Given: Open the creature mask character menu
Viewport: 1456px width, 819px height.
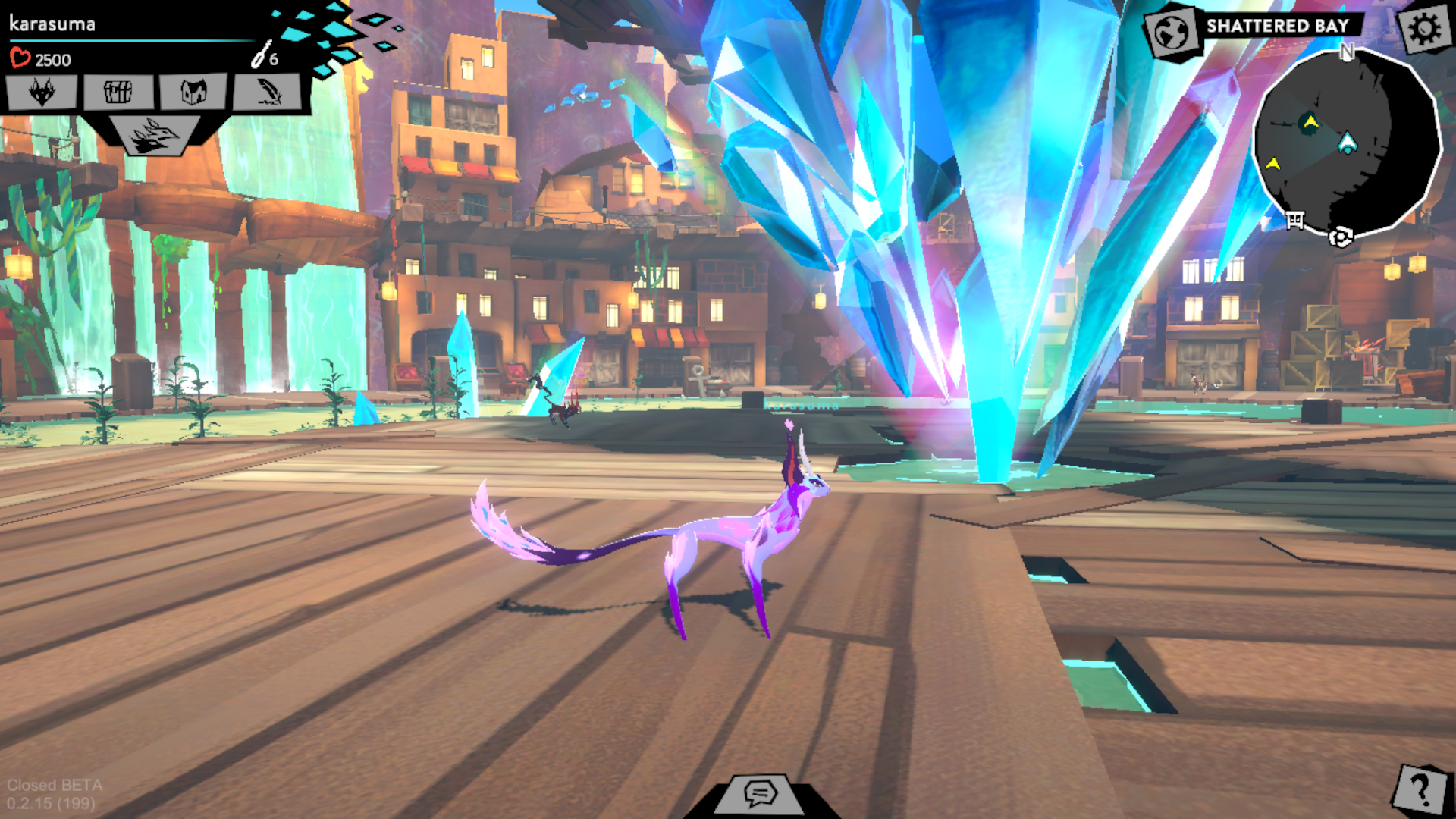Looking at the screenshot, I should pyautogui.click(x=42, y=93).
